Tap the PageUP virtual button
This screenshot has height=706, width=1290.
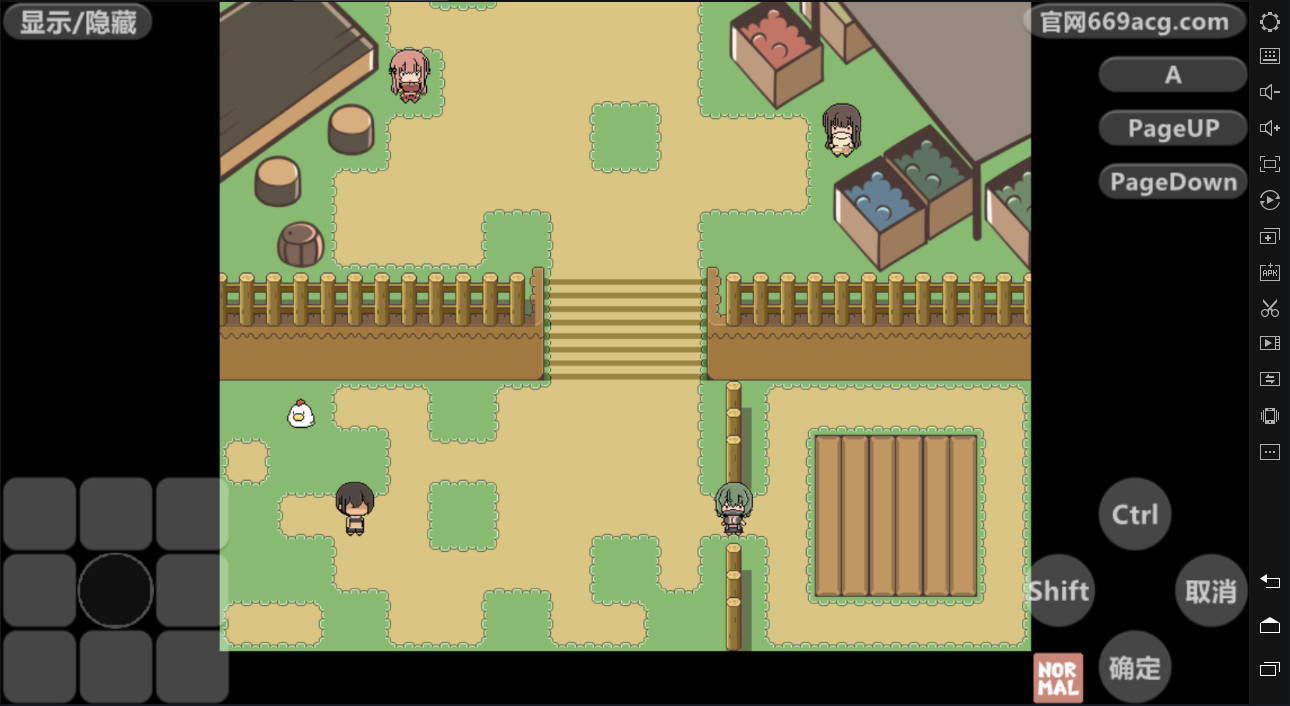(1173, 128)
